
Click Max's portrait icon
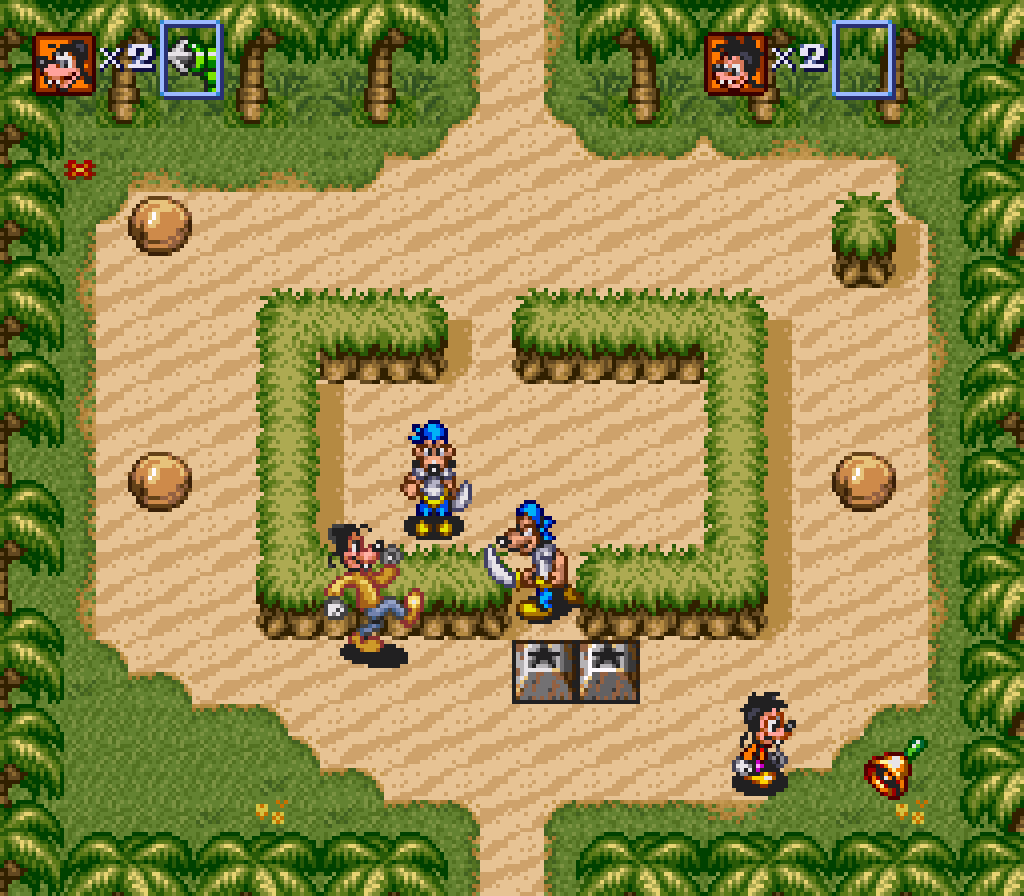click(x=736, y=62)
